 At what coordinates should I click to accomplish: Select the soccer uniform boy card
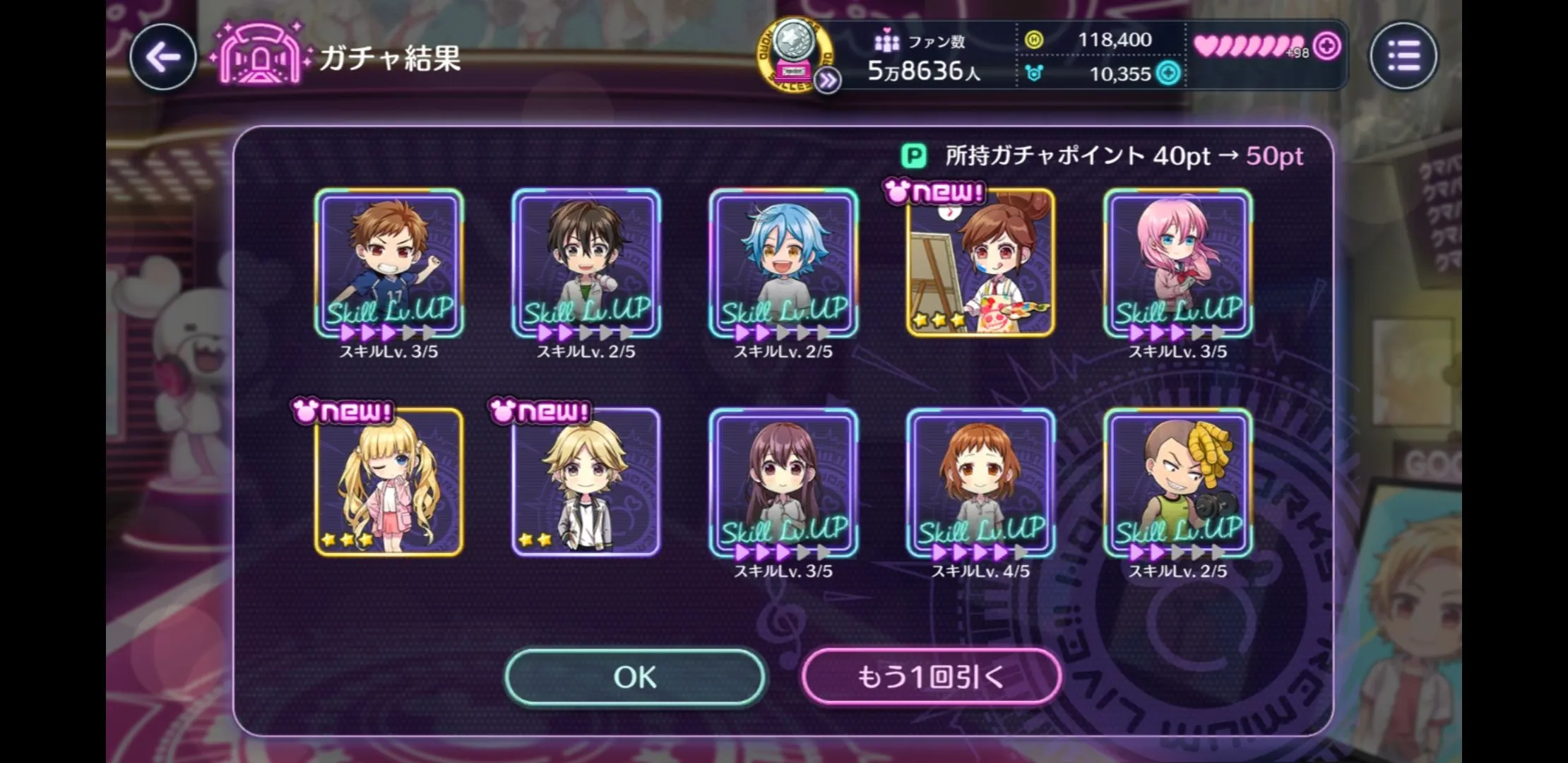pos(388,263)
